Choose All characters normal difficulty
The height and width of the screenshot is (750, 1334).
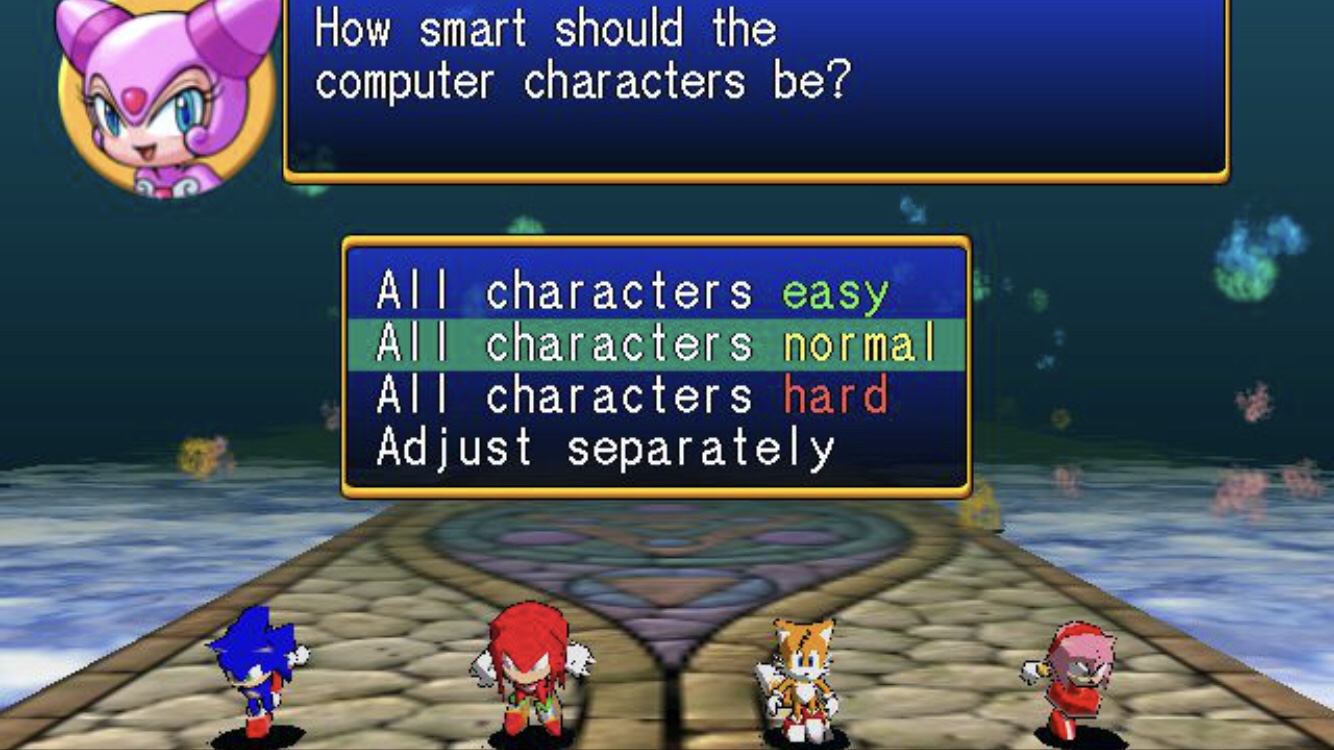pos(656,345)
